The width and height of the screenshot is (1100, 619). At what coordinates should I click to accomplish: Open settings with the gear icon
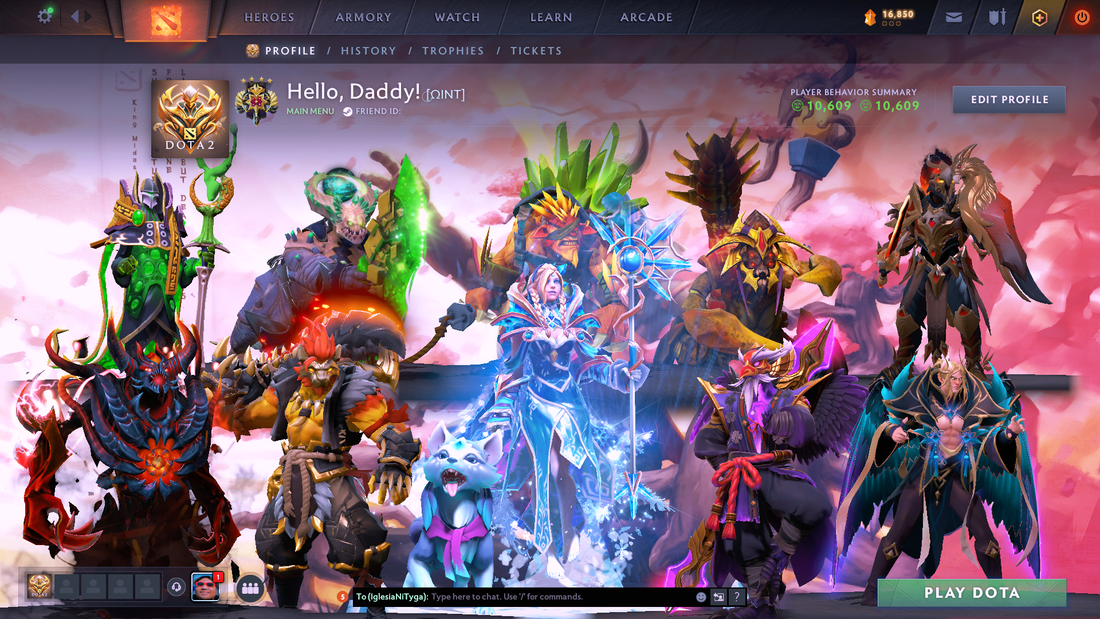click(45, 16)
